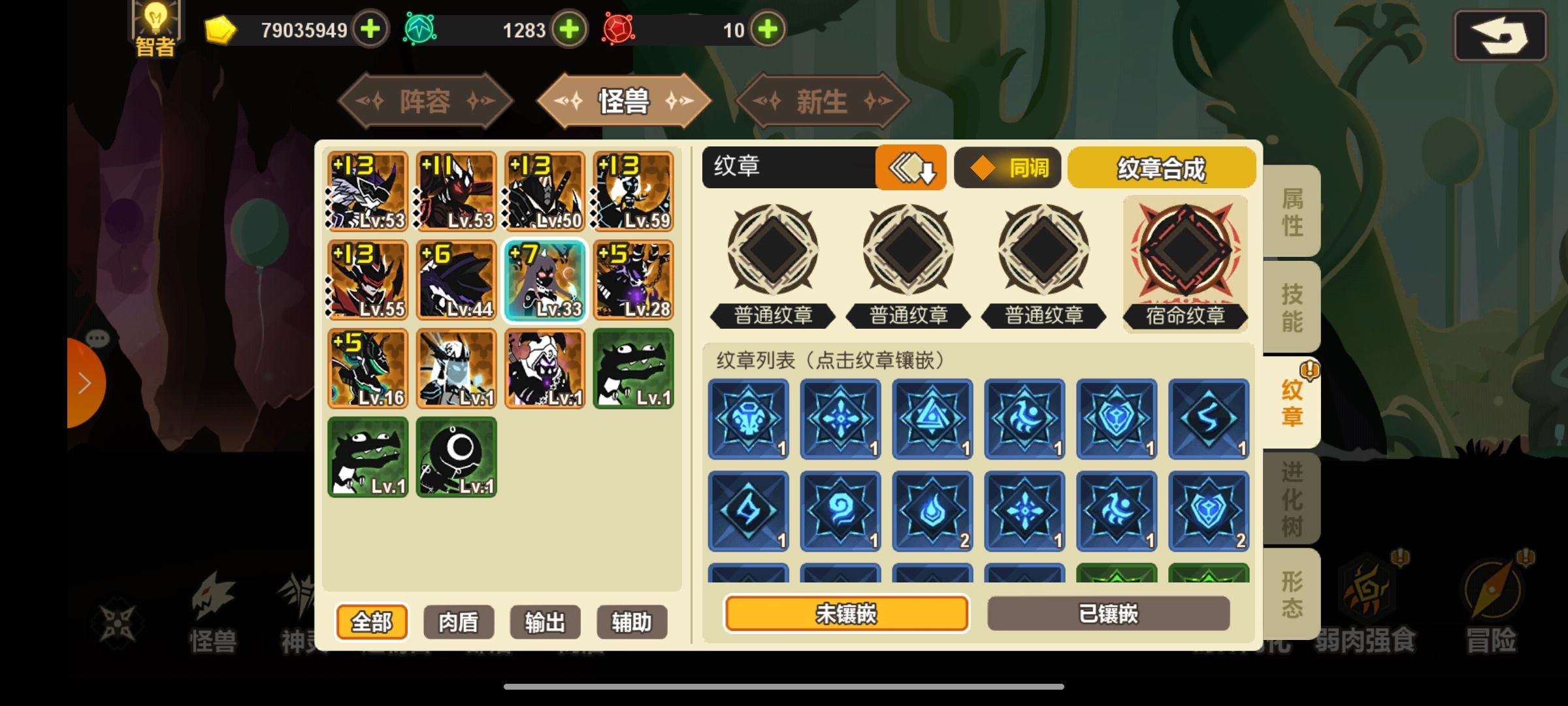
Task: Tap the red gem + icon
Action: point(768,29)
